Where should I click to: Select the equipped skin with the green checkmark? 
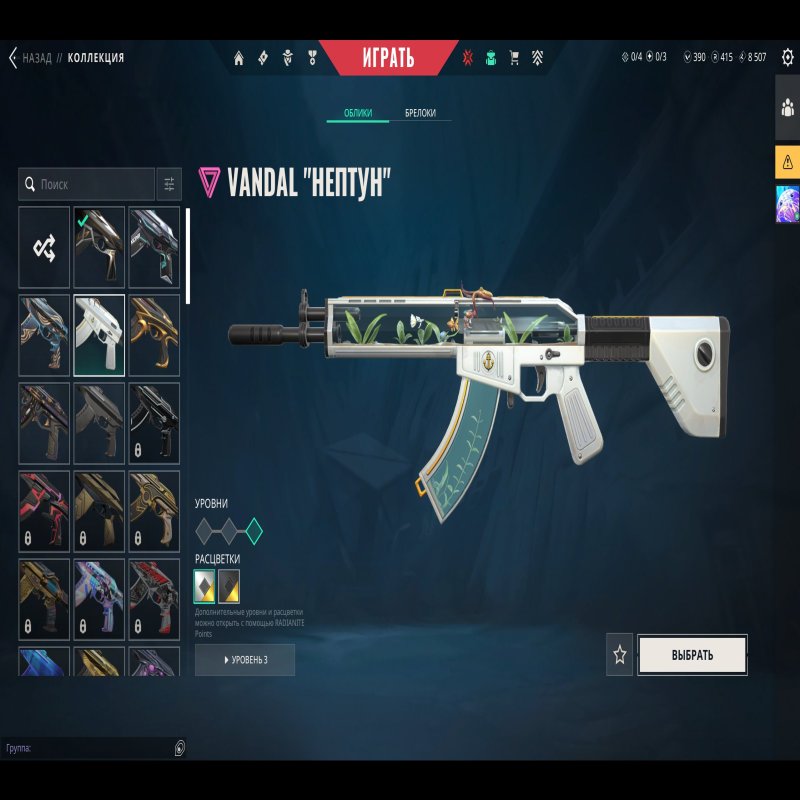point(99,247)
